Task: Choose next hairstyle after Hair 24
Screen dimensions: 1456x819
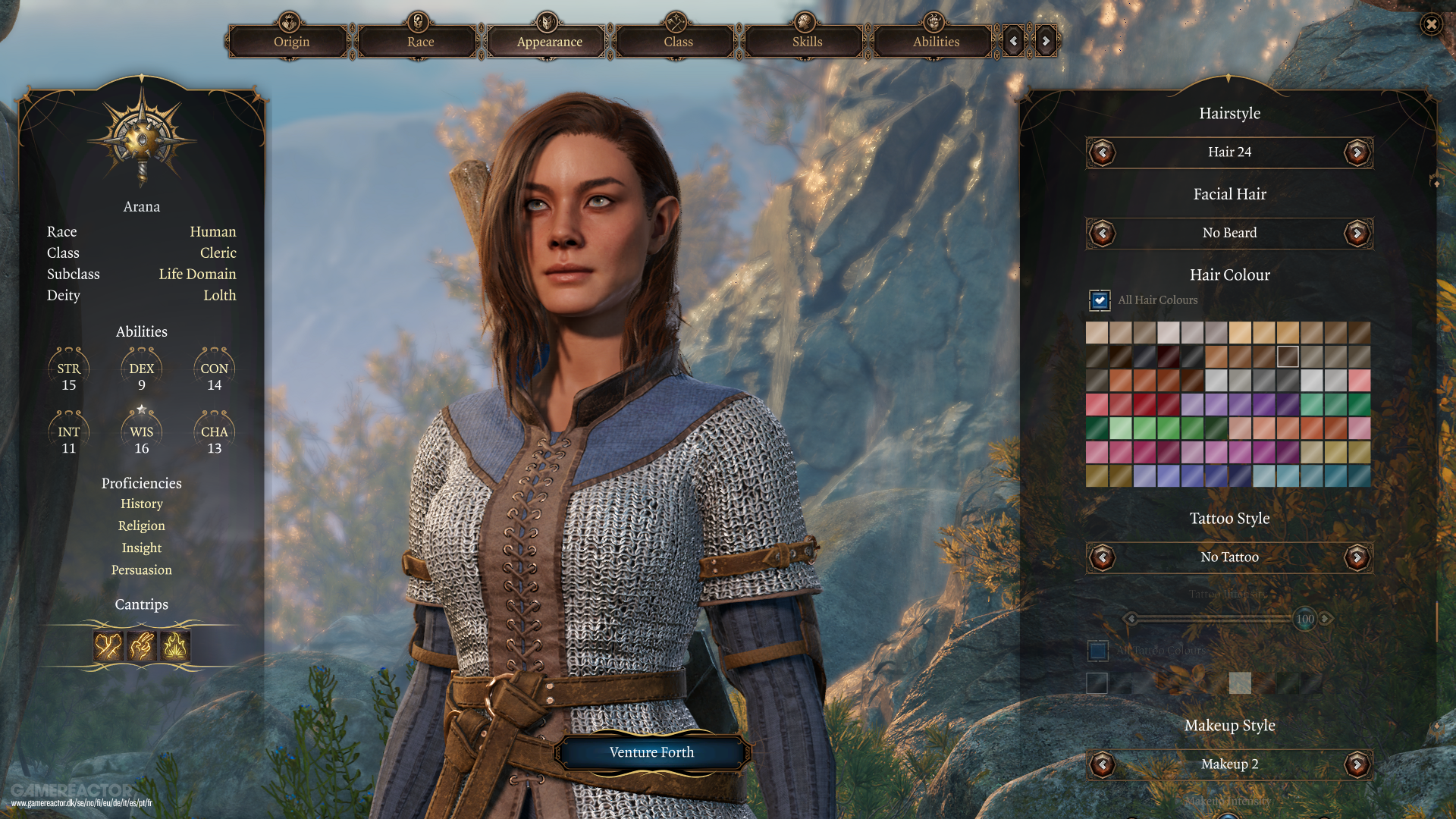Action: [x=1357, y=152]
